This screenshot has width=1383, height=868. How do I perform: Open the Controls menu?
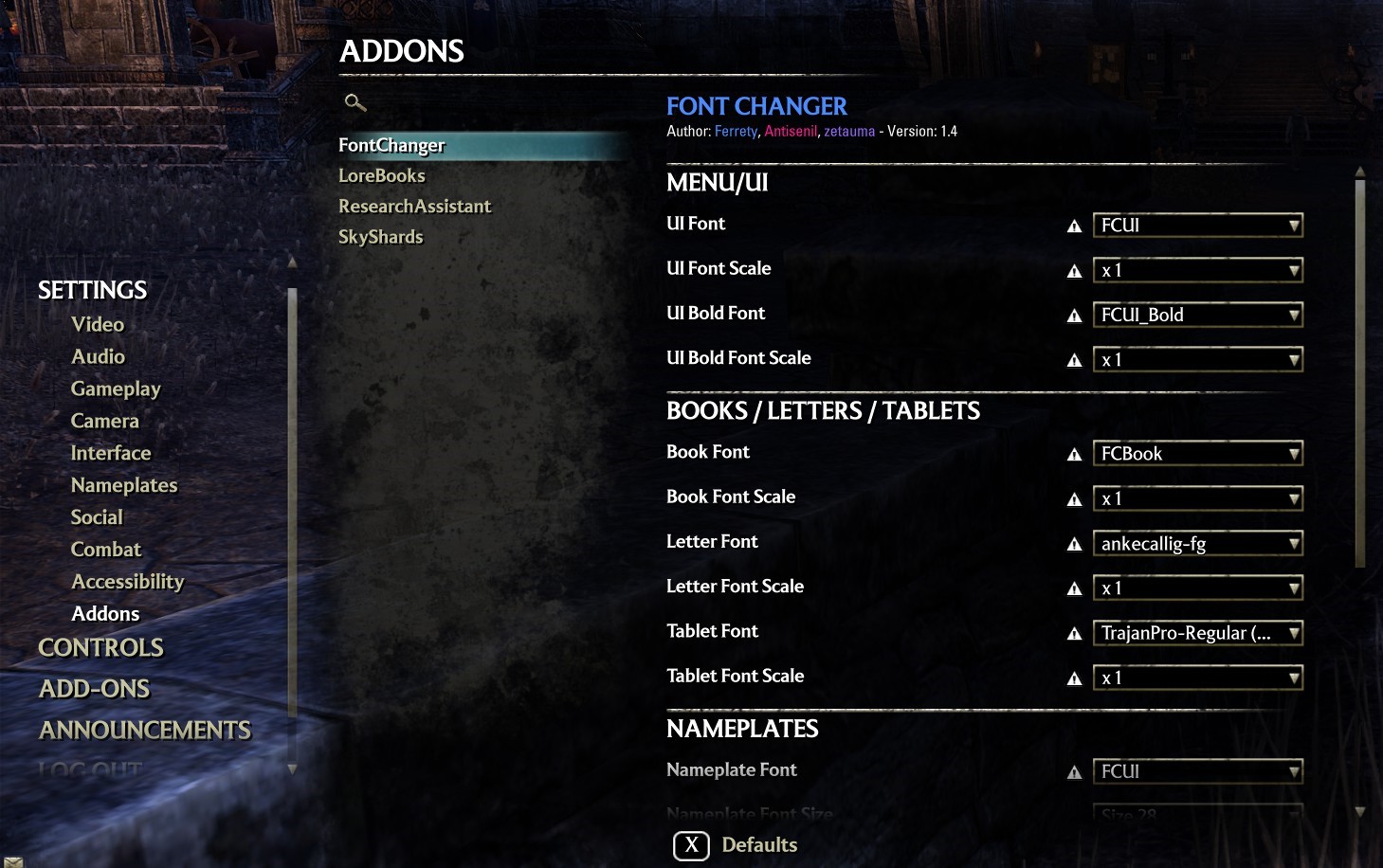(x=100, y=648)
